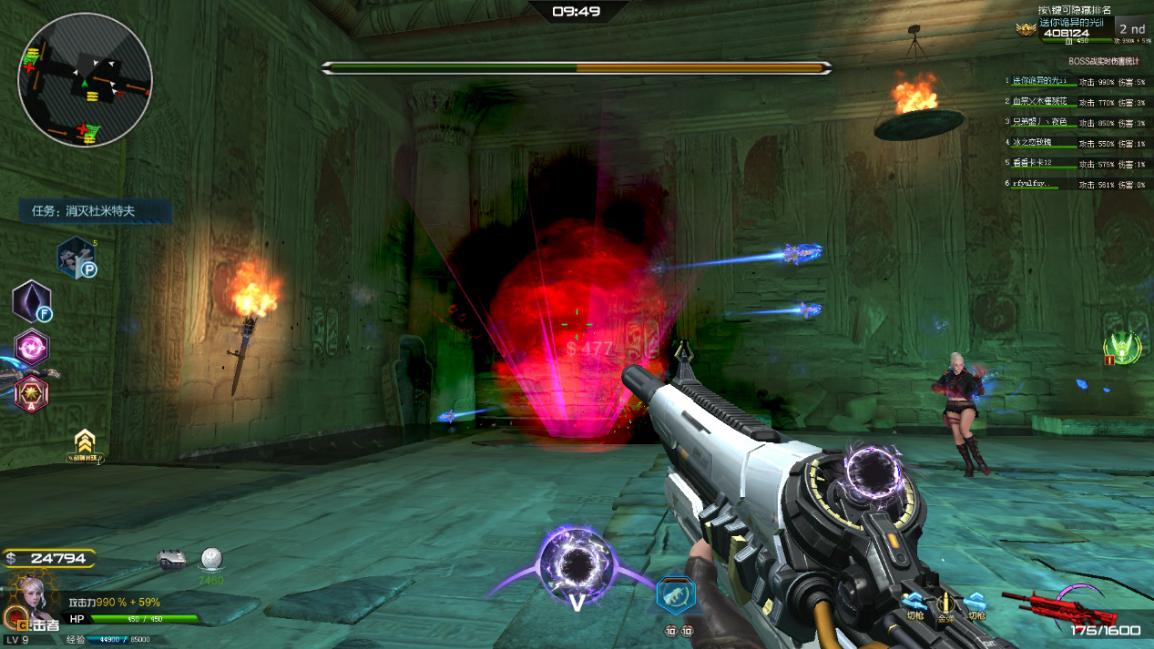Click the golden chevron rank-up icon

coord(85,443)
